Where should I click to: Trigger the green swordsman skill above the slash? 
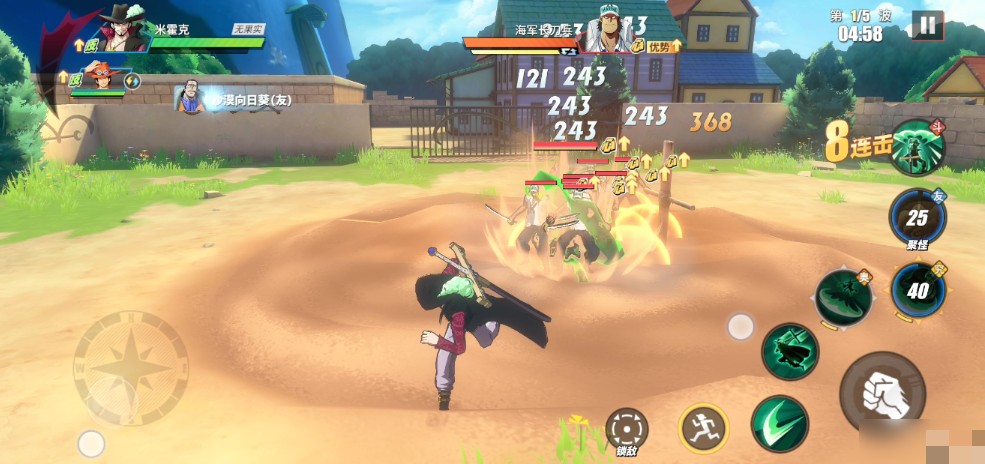[790, 350]
